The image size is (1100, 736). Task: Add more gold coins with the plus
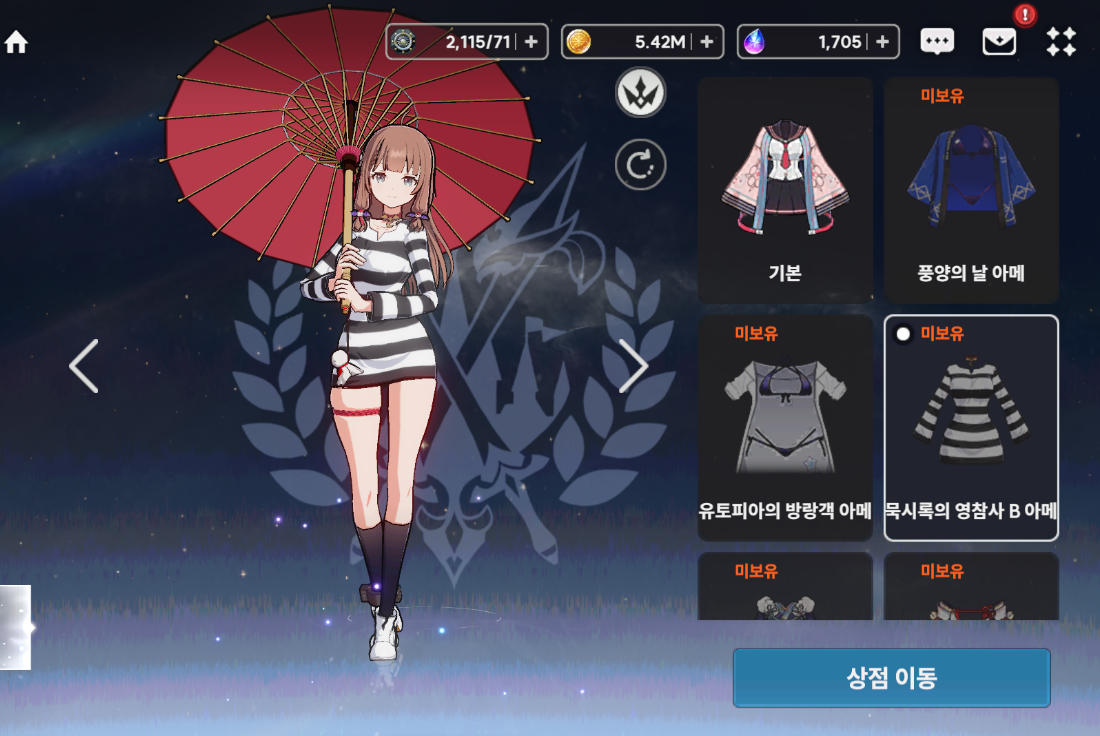[x=706, y=42]
